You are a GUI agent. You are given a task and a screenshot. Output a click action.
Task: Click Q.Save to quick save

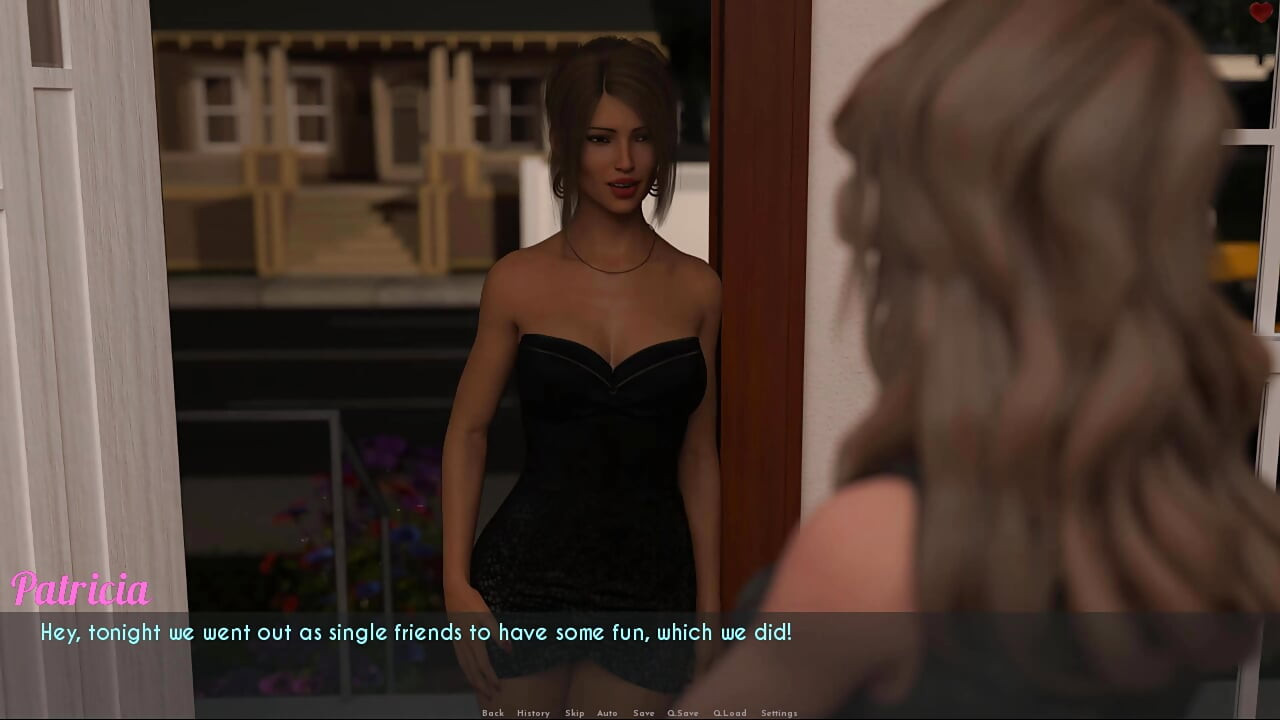click(x=683, y=713)
